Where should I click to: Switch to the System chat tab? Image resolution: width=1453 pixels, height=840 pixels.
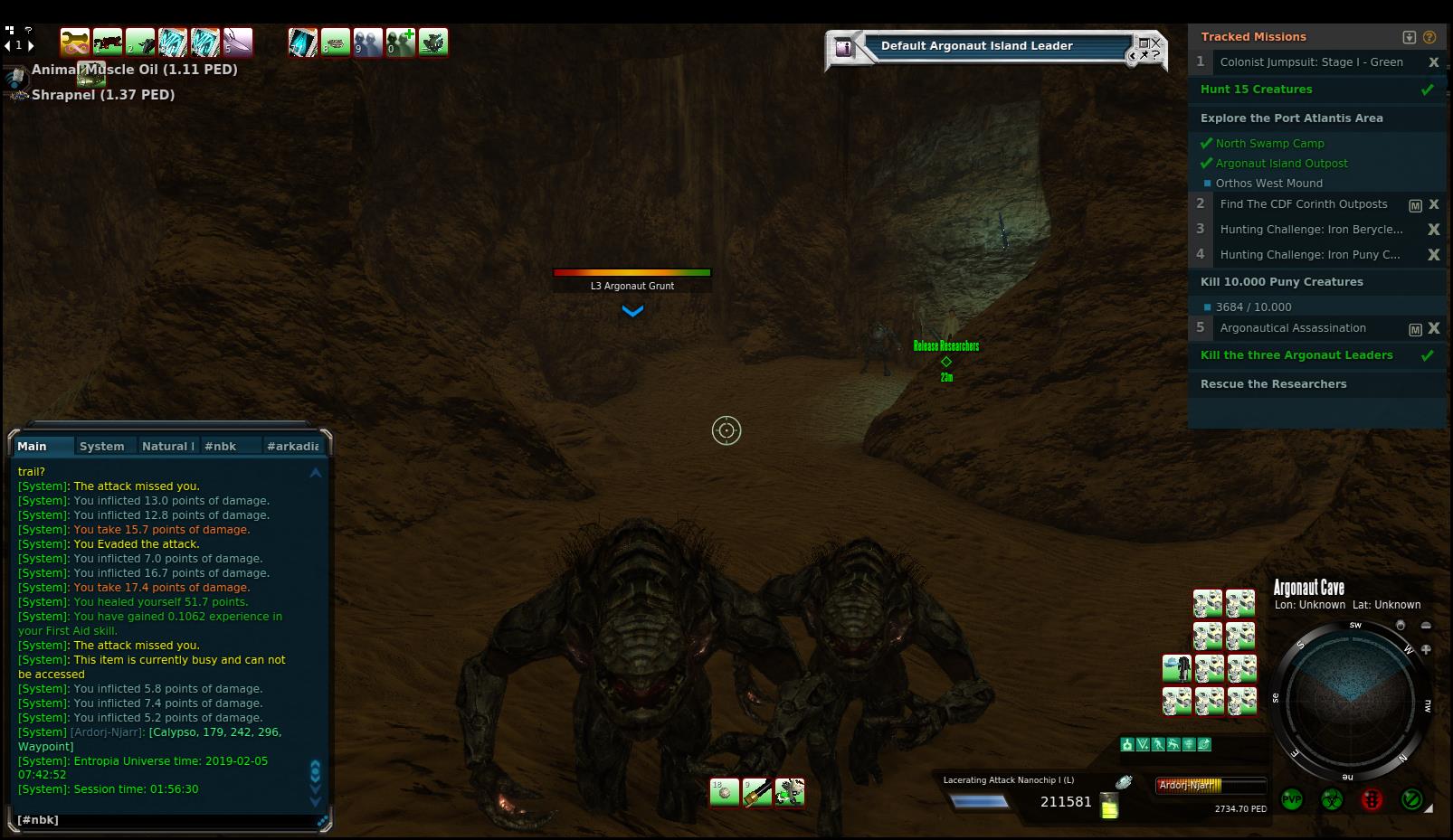tap(101, 446)
